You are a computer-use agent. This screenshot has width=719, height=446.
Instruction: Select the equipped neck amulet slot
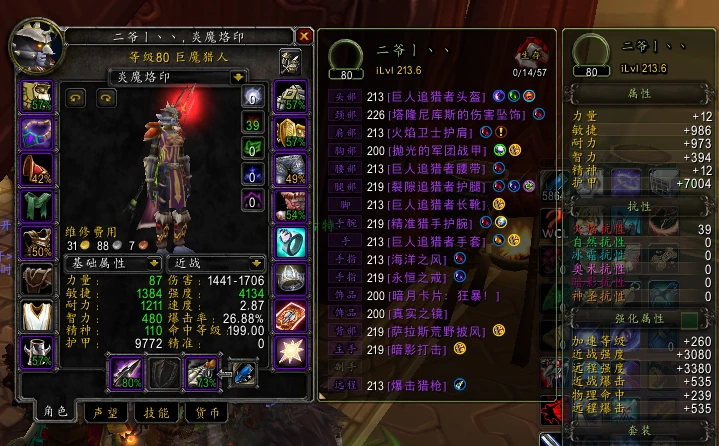point(37,133)
